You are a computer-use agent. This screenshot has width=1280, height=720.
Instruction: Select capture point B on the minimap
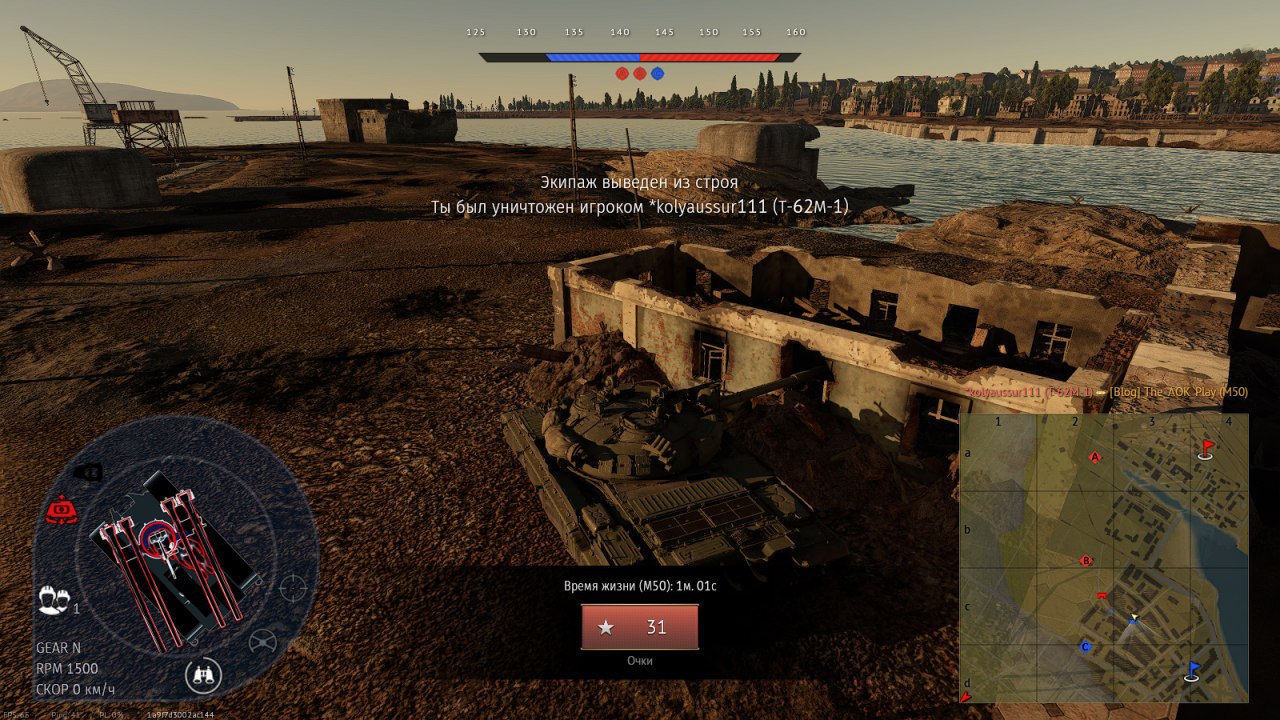[1086, 561]
